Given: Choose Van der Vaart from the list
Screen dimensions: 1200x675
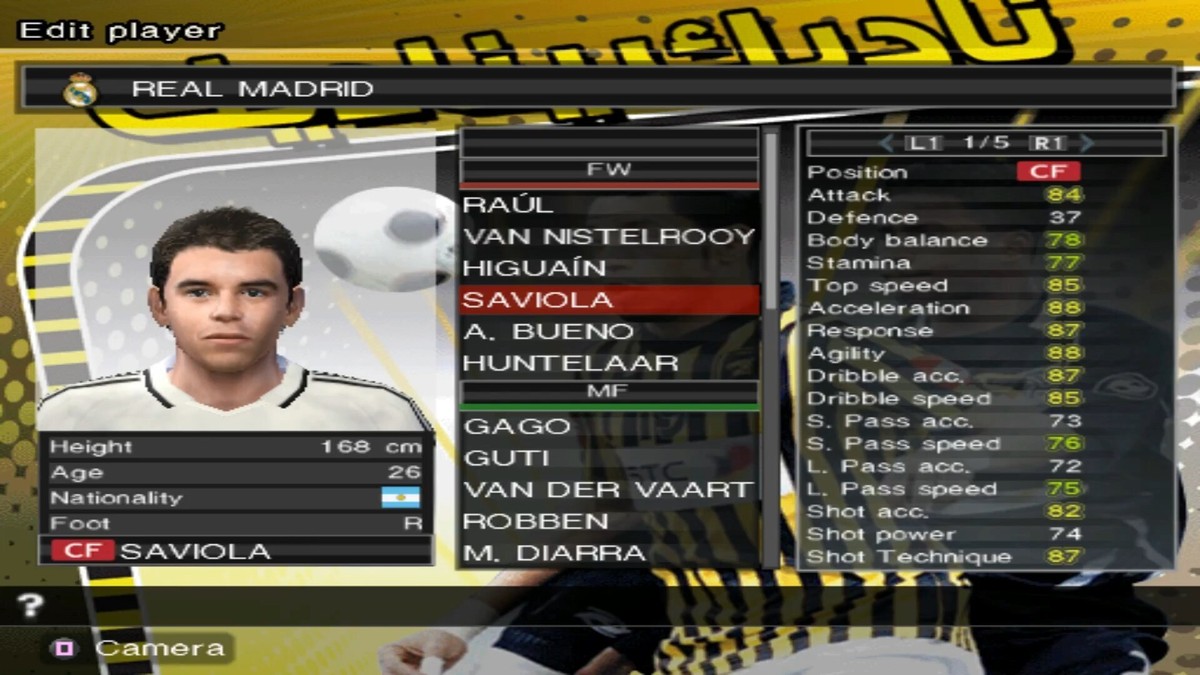Looking at the screenshot, I should [x=608, y=489].
